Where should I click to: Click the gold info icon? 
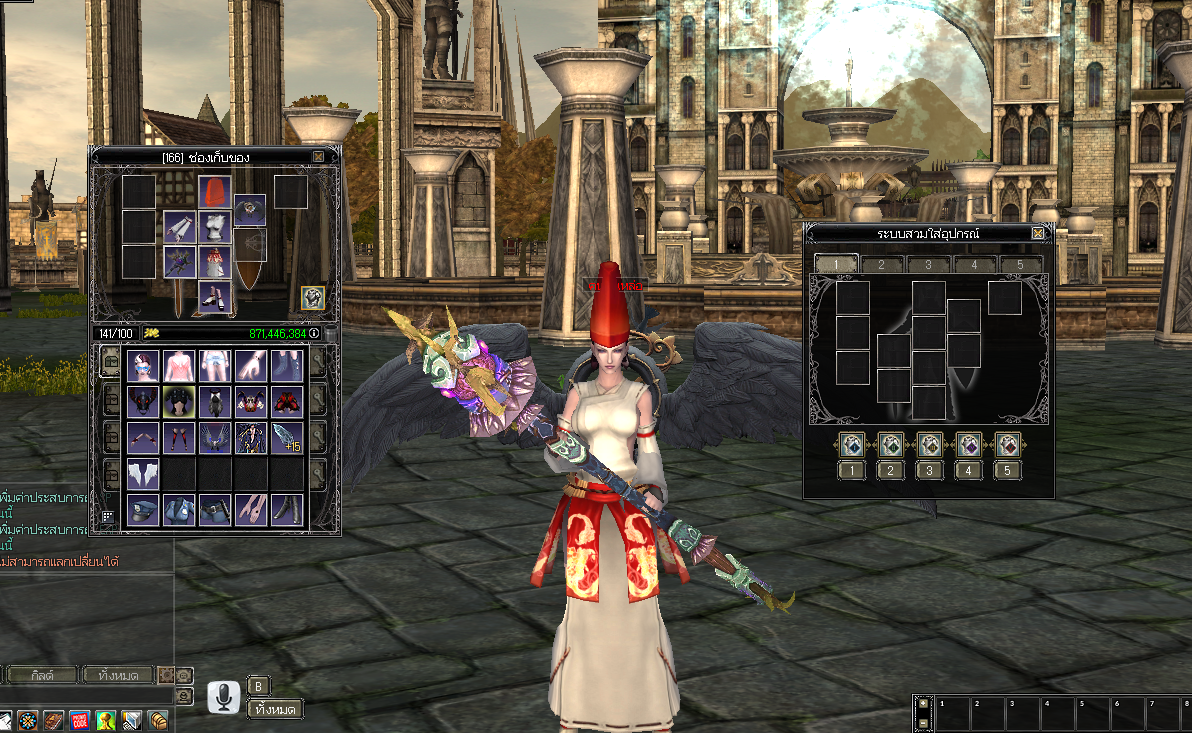314,333
